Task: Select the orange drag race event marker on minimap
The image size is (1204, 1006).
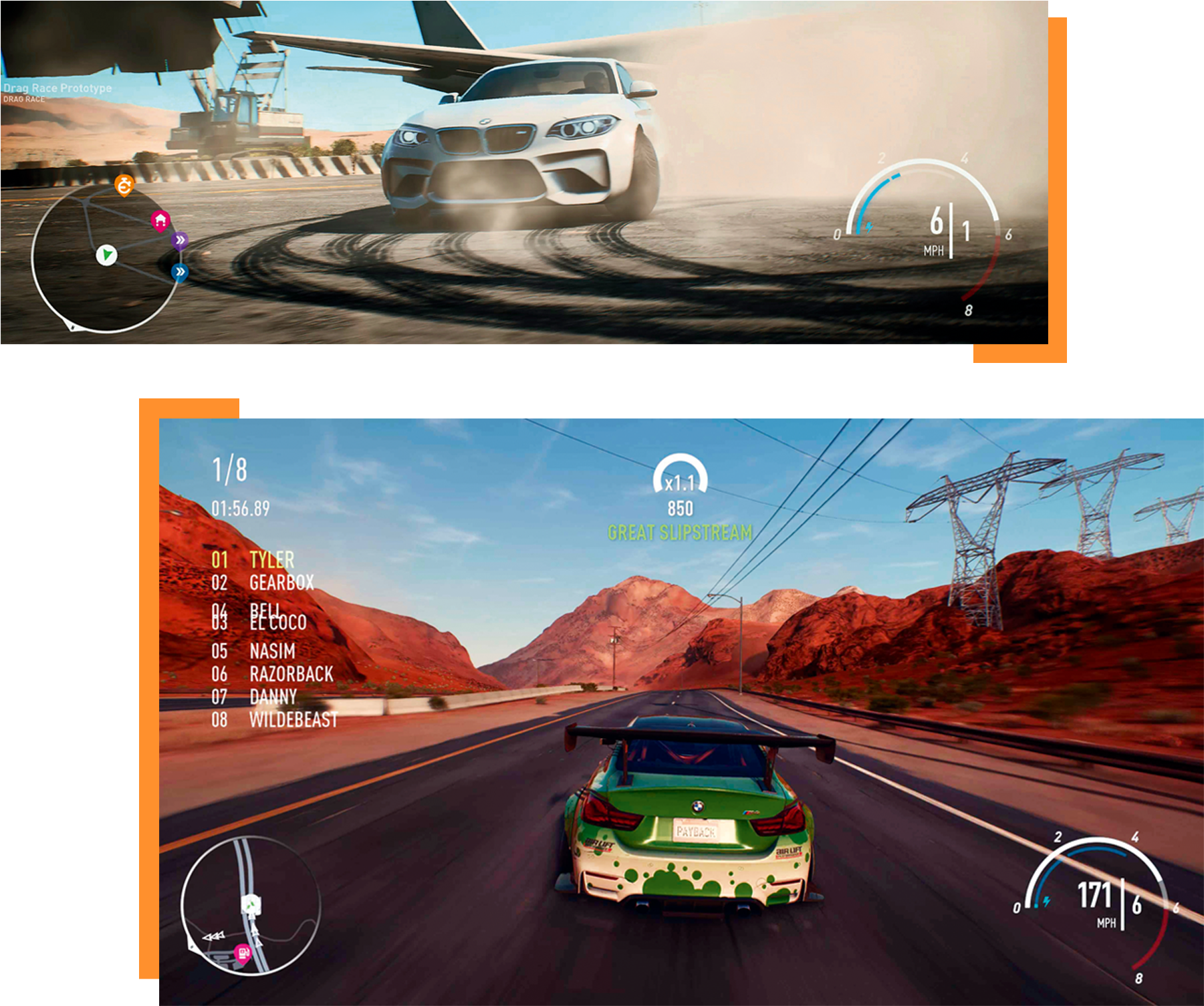Action: [125, 186]
